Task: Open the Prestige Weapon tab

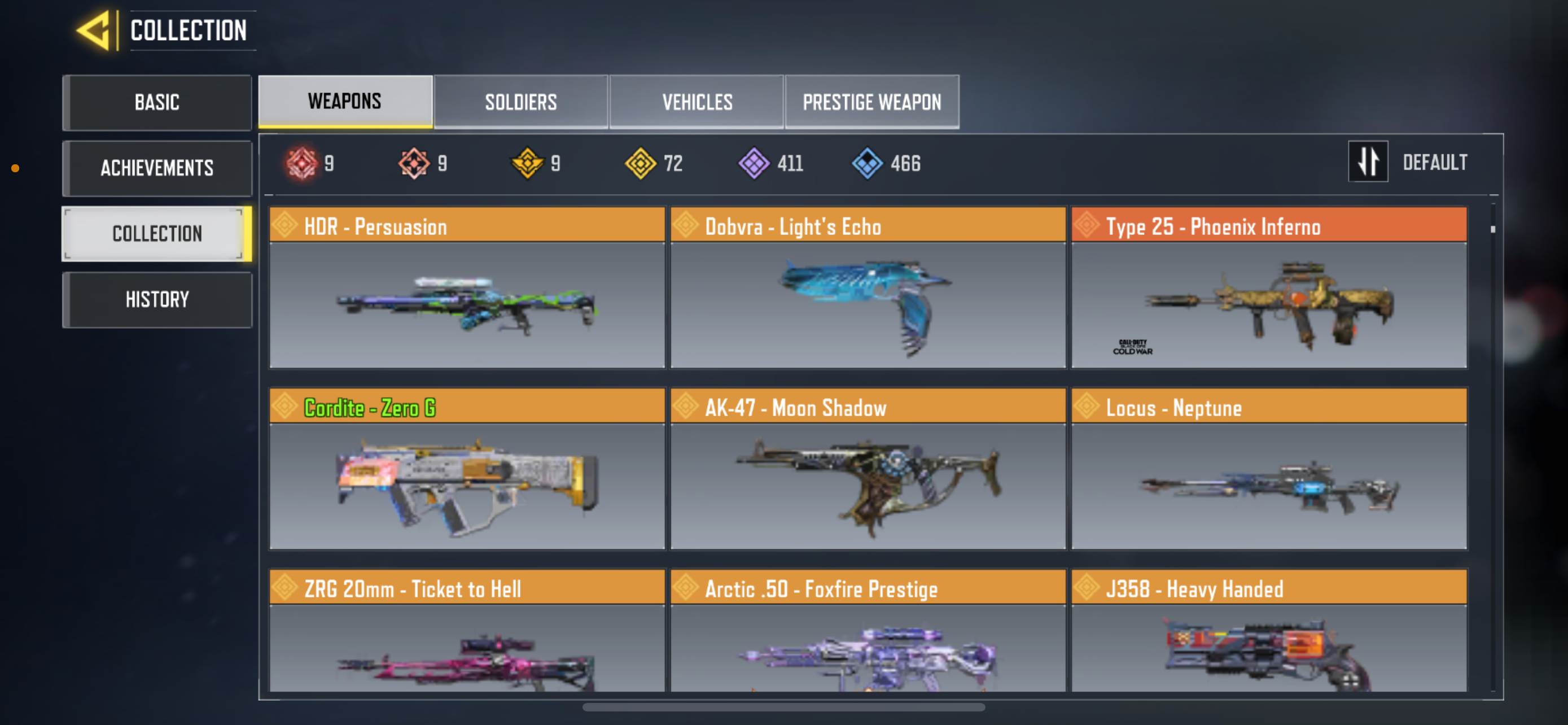Action: pyautogui.click(x=871, y=102)
